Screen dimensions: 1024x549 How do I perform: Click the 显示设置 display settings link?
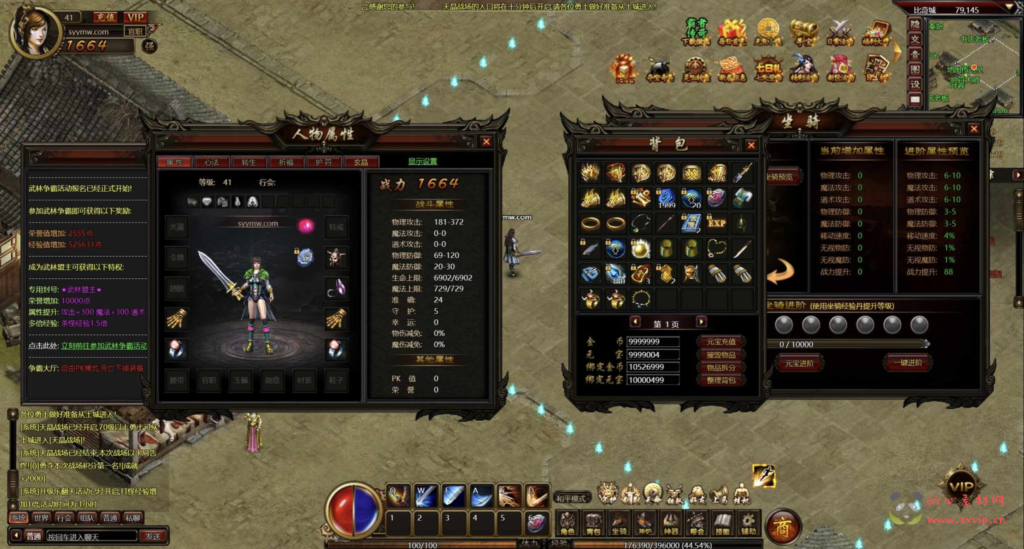coord(422,162)
